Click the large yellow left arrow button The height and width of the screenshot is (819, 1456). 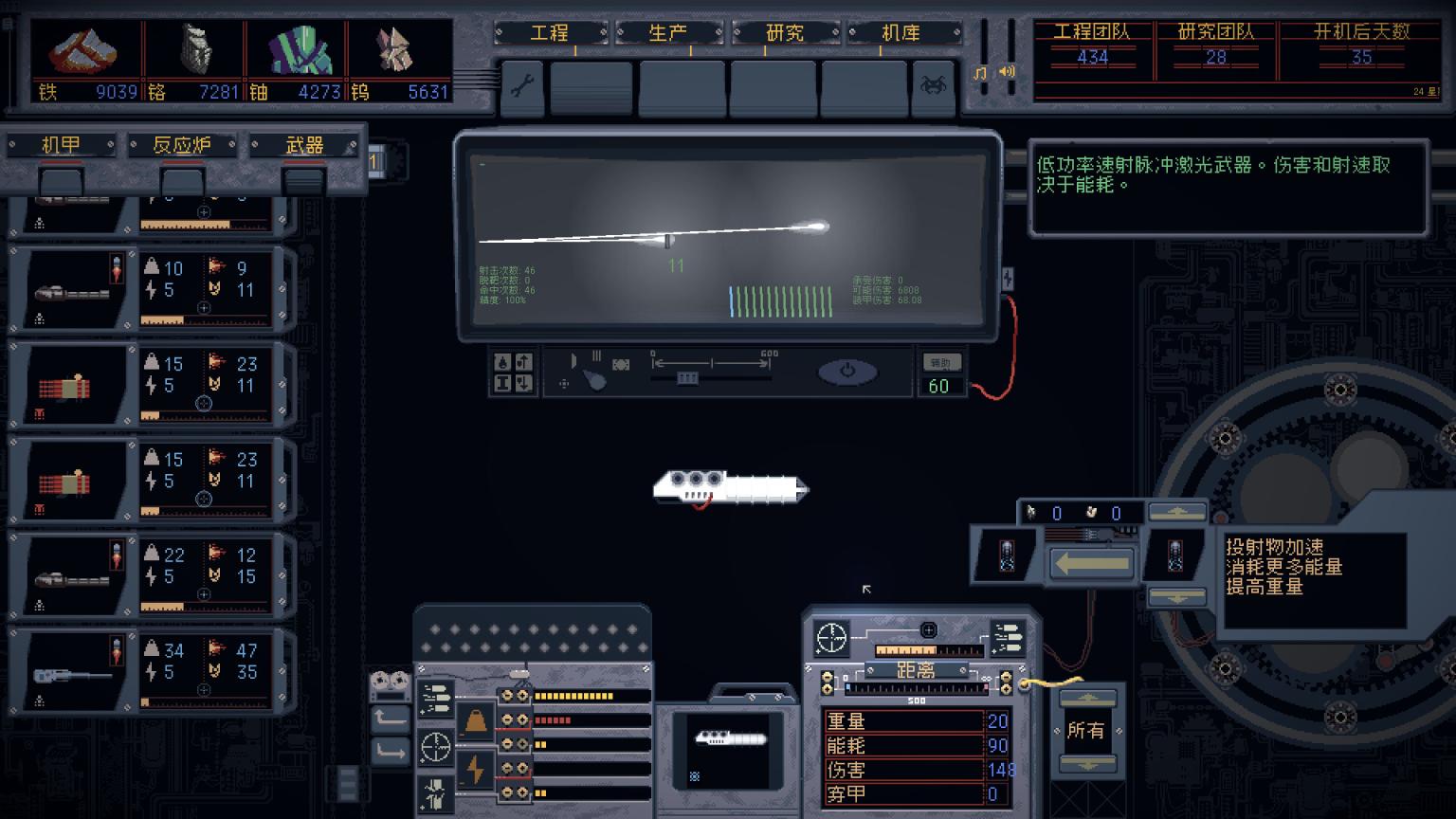[x=1092, y=564]
